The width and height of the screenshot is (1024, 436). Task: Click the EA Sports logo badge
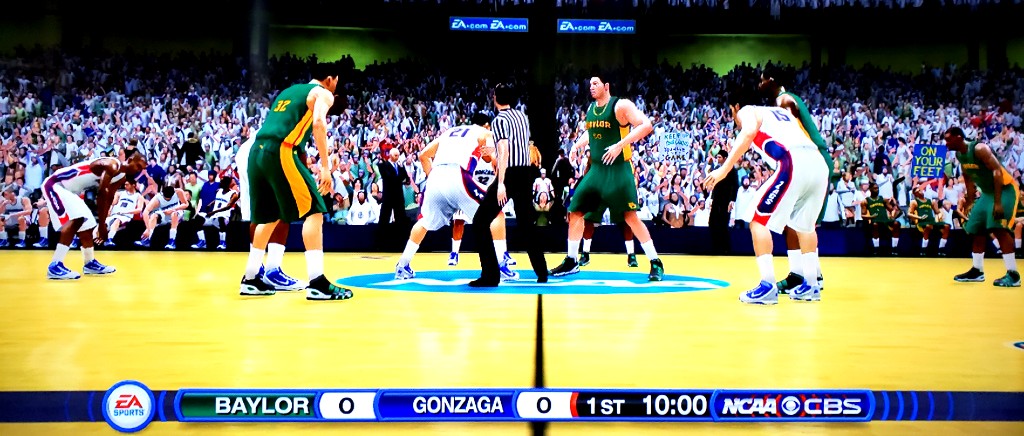[129, 405]
